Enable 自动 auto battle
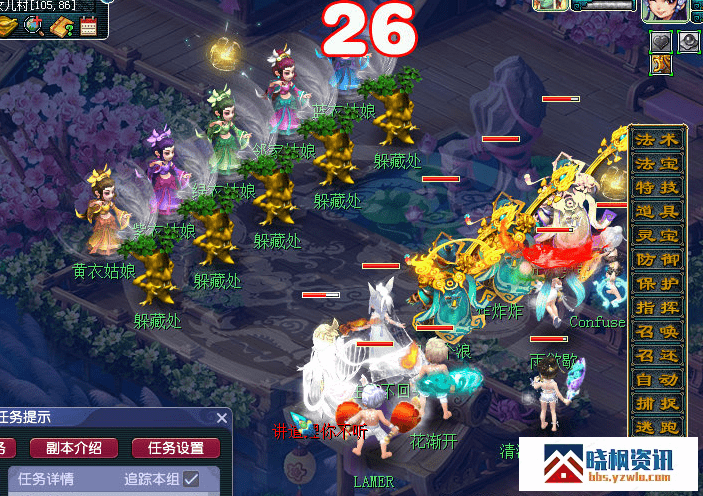 pyautogui.click(x=657, y=379)
